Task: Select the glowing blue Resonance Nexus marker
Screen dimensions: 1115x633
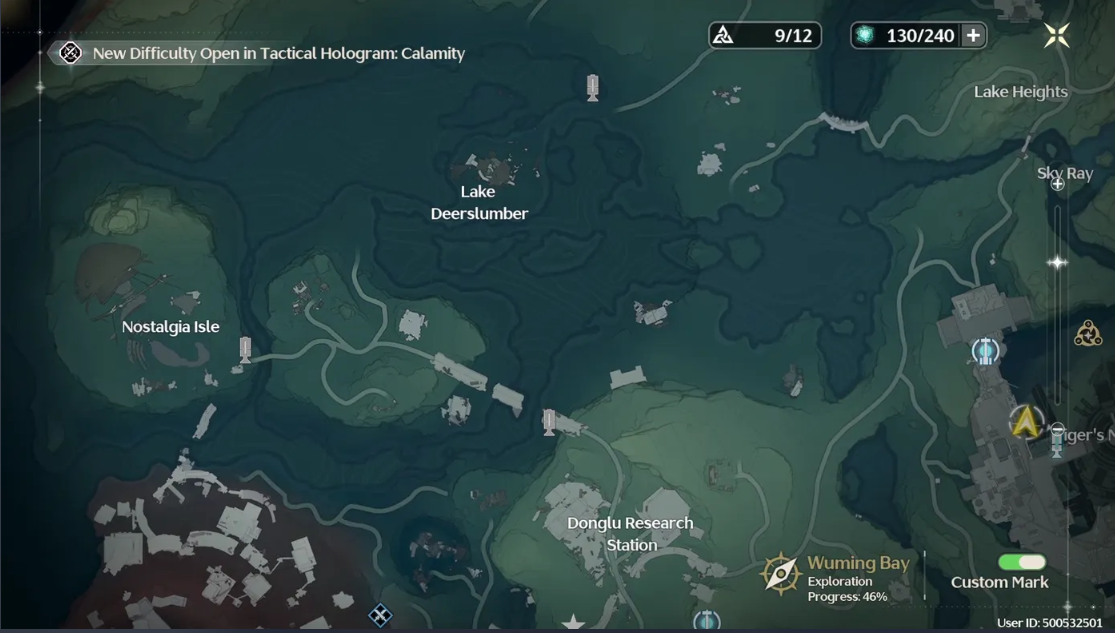Action: pos(986,350)
